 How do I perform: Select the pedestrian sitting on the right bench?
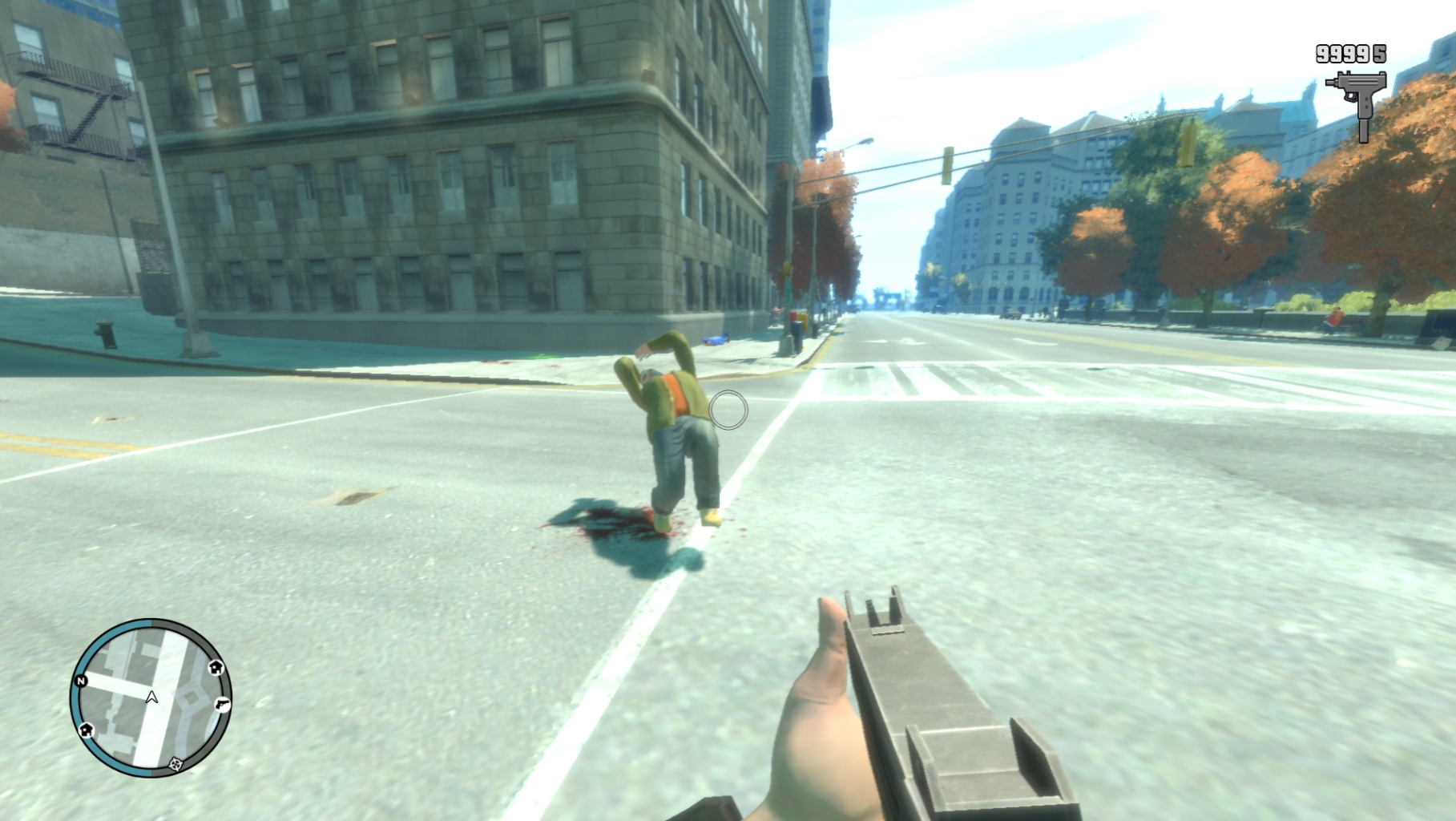[1335, 321]
